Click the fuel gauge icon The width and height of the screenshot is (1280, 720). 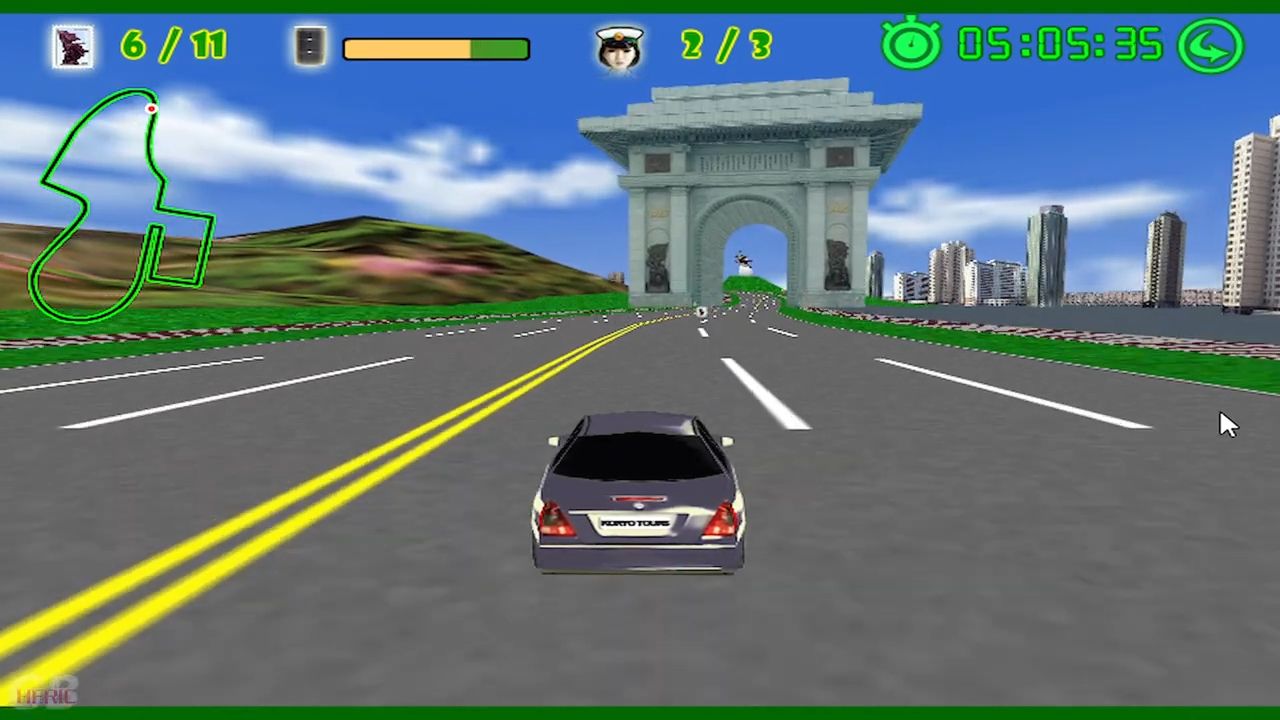tap(311, 46)
